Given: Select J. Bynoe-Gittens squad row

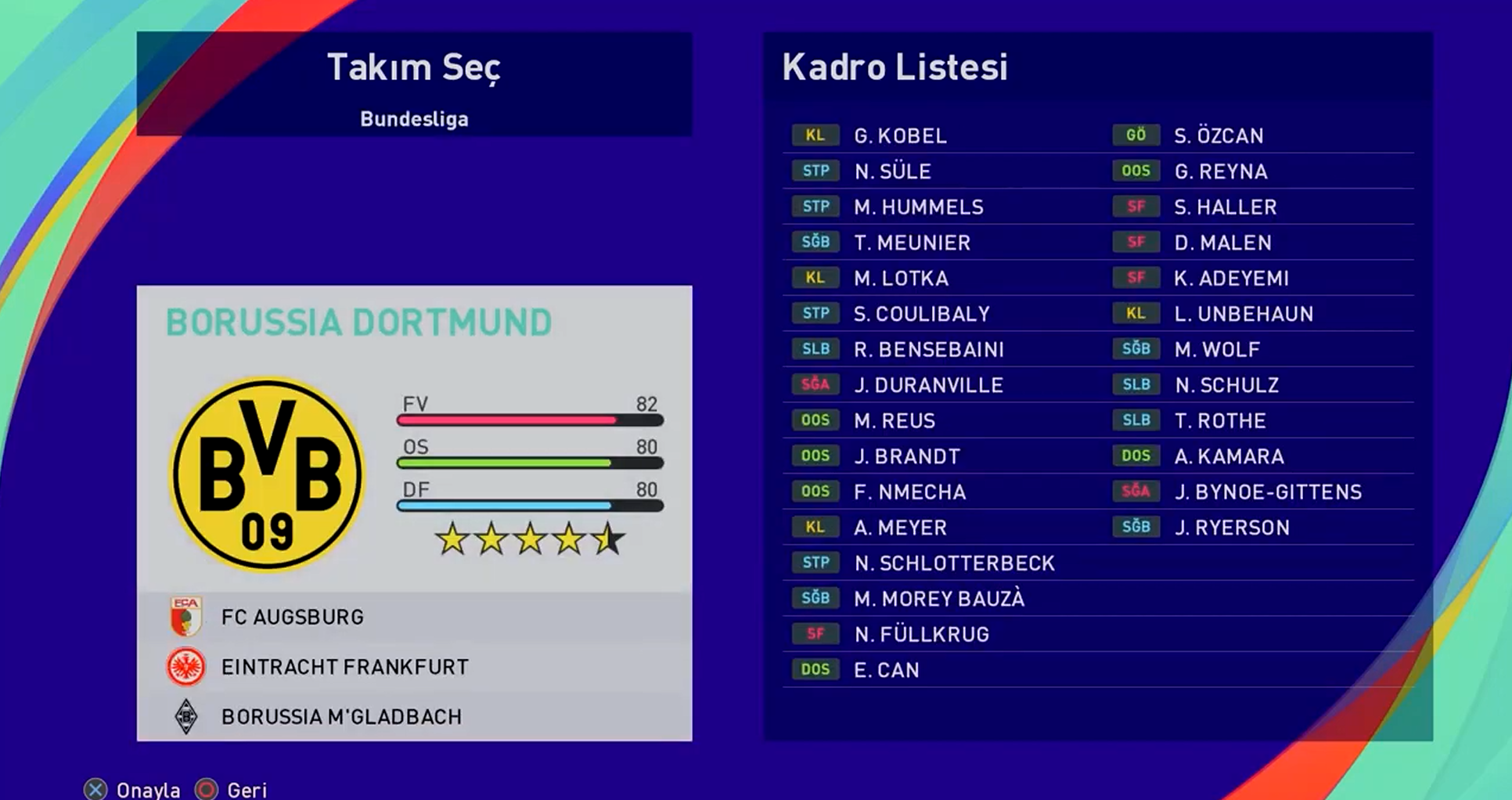Looking at the screenshot, I should point(1268,492).
